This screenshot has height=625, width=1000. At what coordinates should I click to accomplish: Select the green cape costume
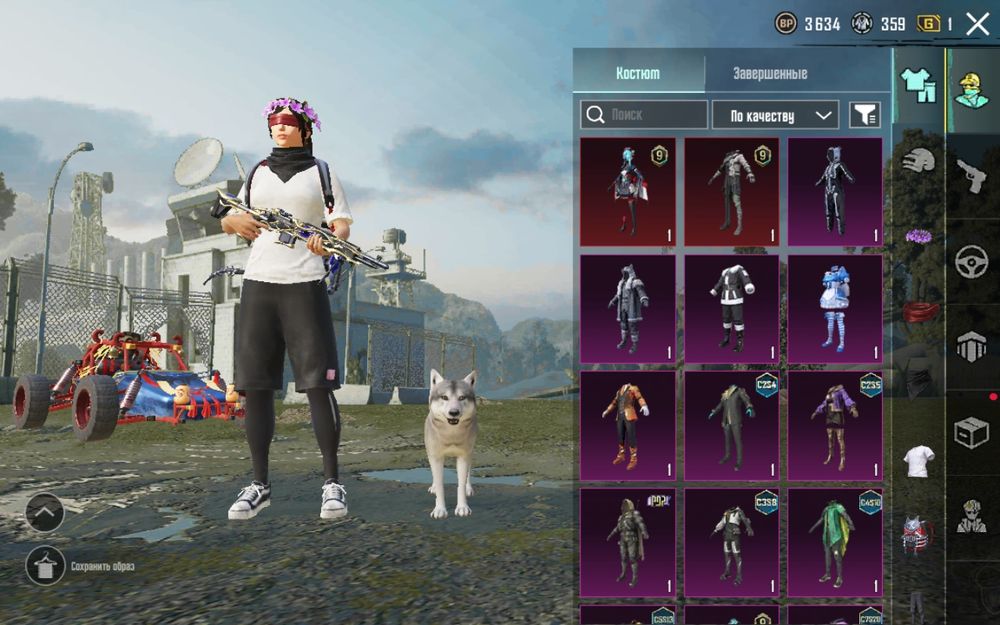(835, 542)
